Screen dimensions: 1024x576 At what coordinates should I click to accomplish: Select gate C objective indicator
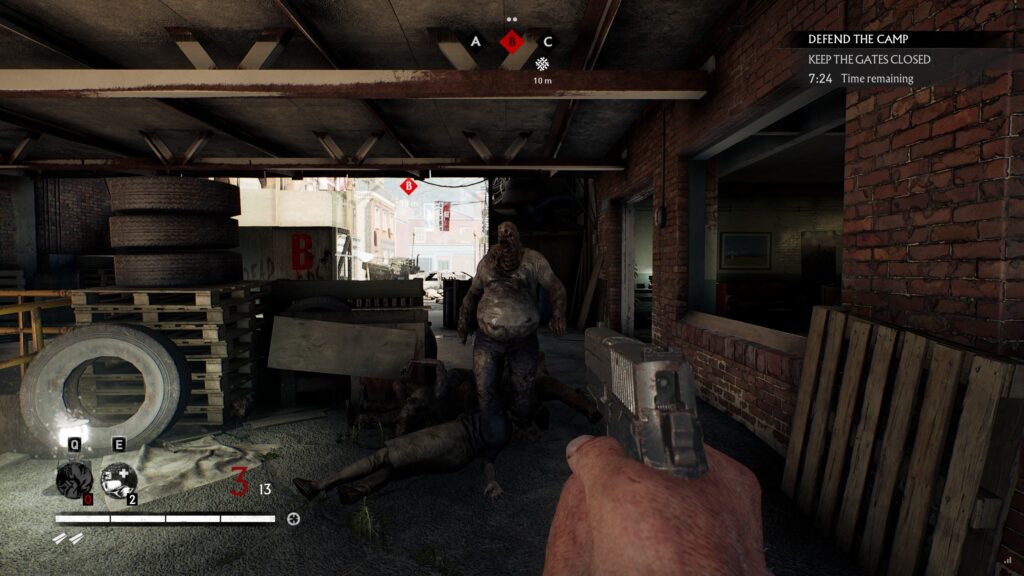(x=547, y=42)
